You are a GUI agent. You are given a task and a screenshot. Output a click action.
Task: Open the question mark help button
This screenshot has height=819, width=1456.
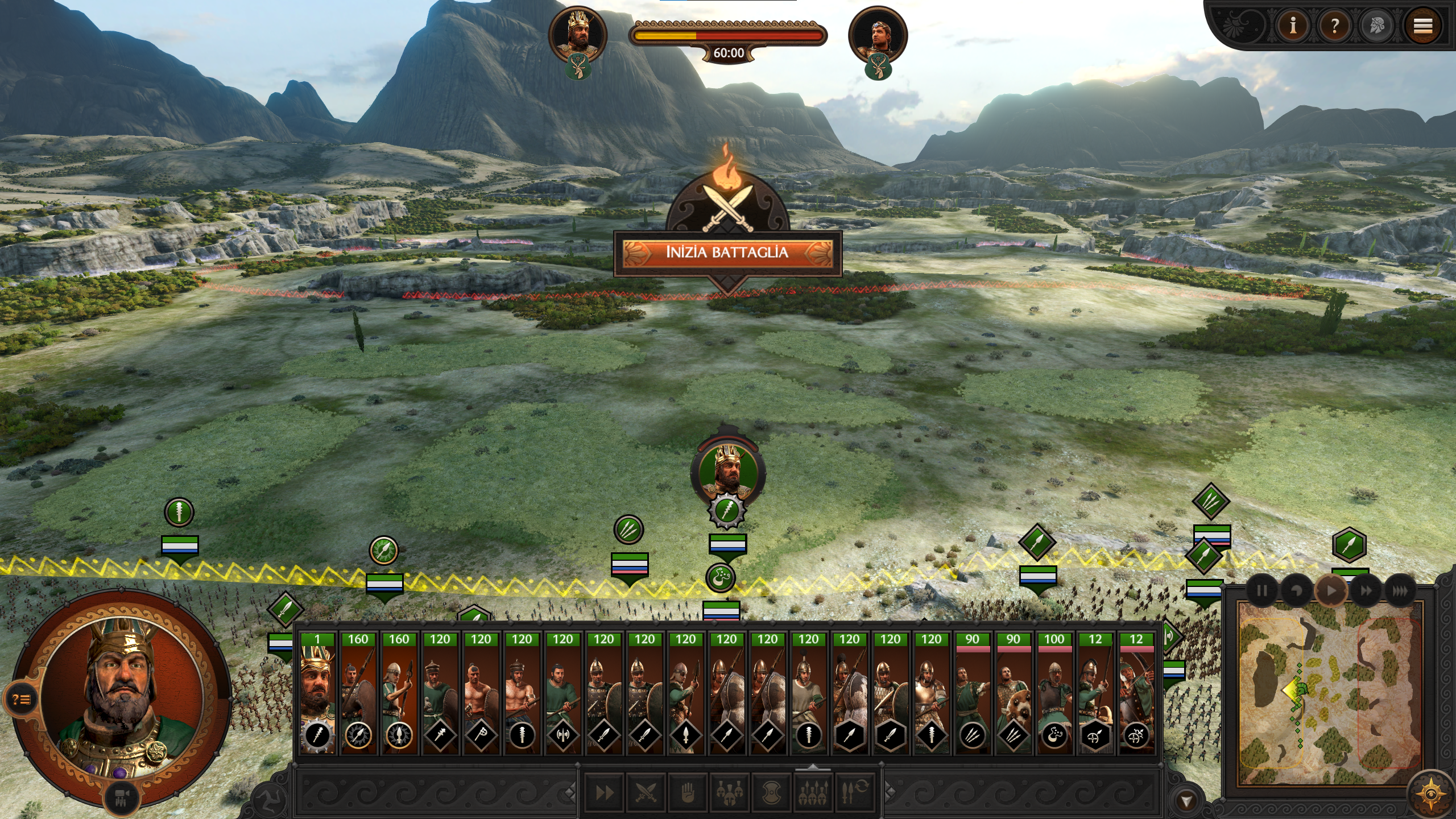click(1335, 26)
